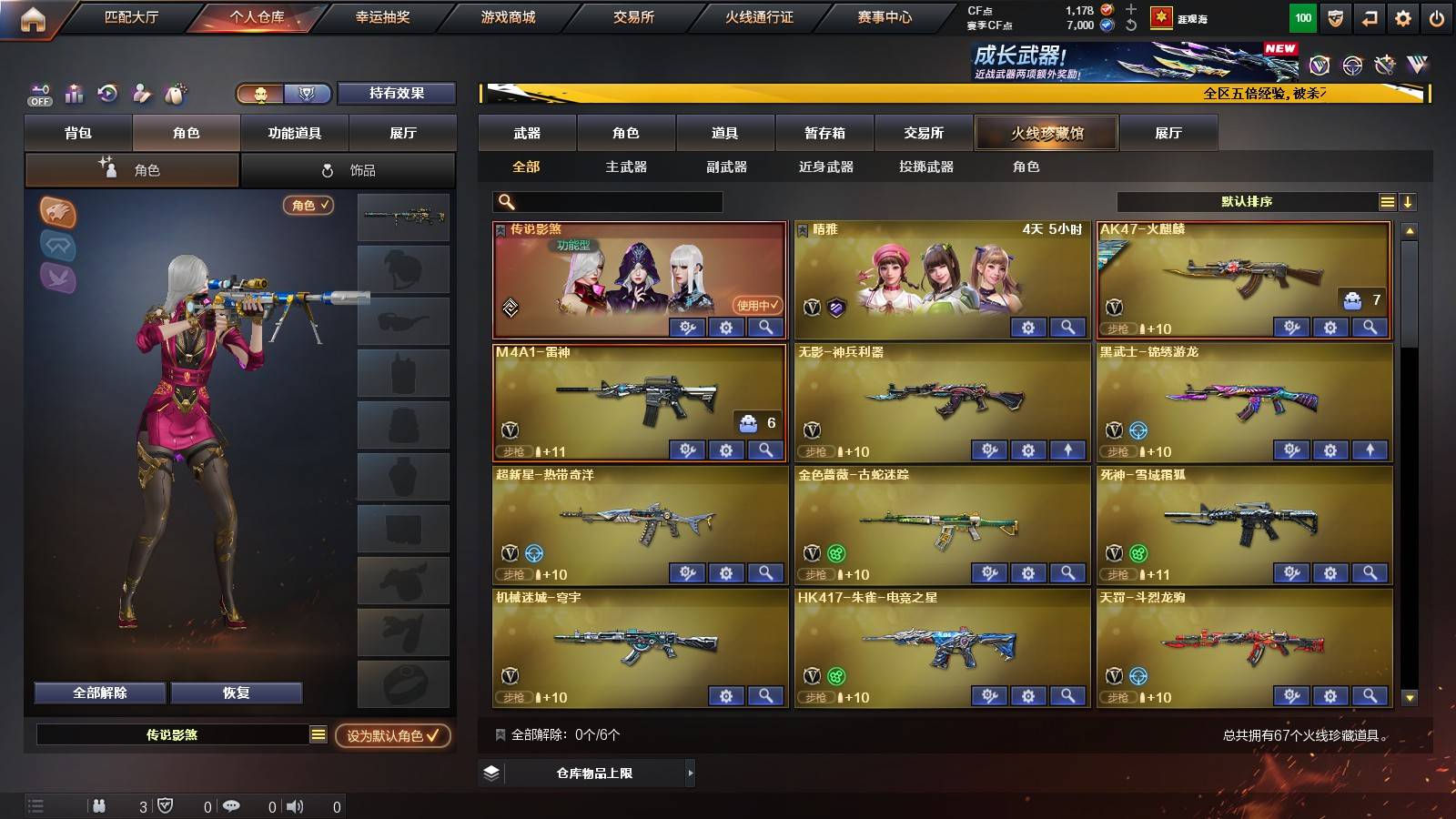The height and width of the screenshot is (819, 1456).
Task: Click the replay/return arrow icon near settings
Action: click(1367, 17)
